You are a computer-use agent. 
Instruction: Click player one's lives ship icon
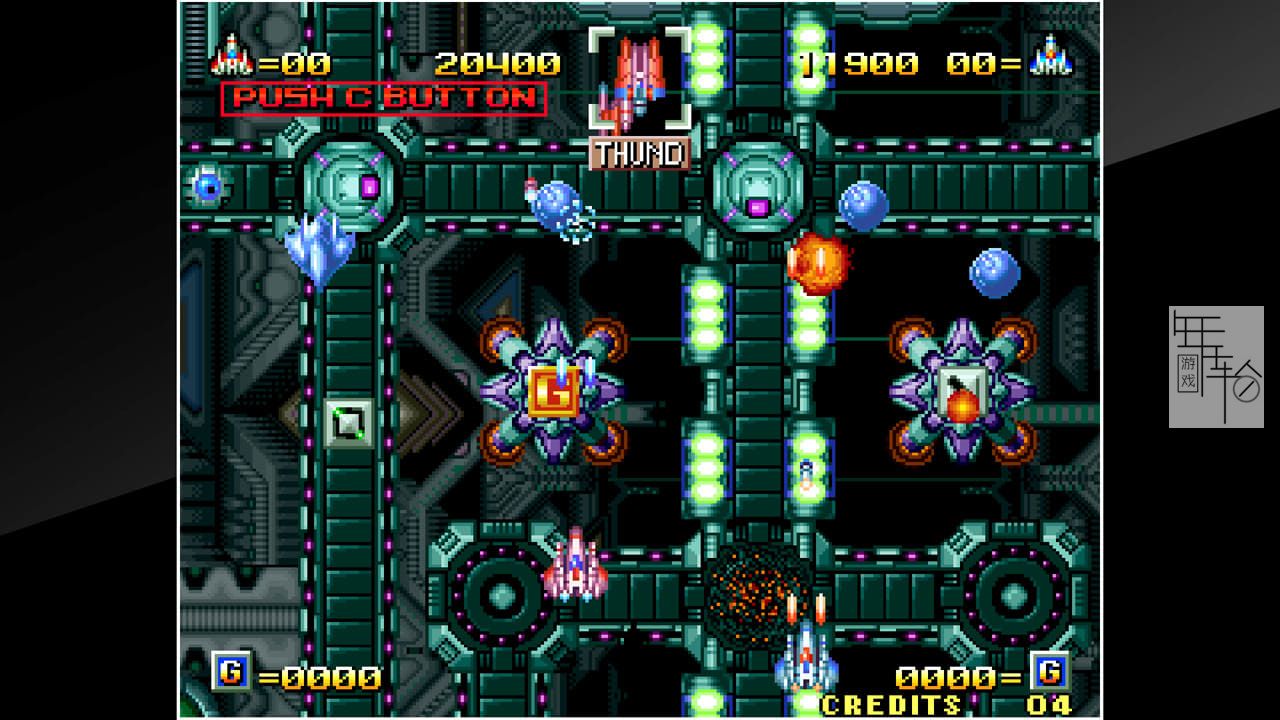[x=230, y=57]
